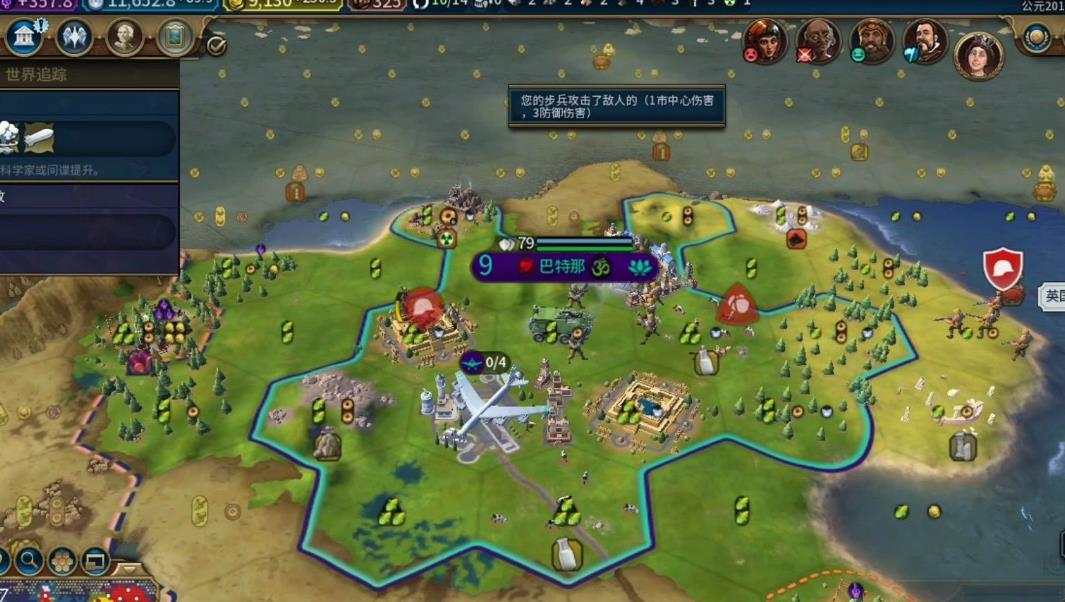This screenshot has height=602, width=1065.
Task: Open the Great Works painting panel
Action: [x=175, y=38]
